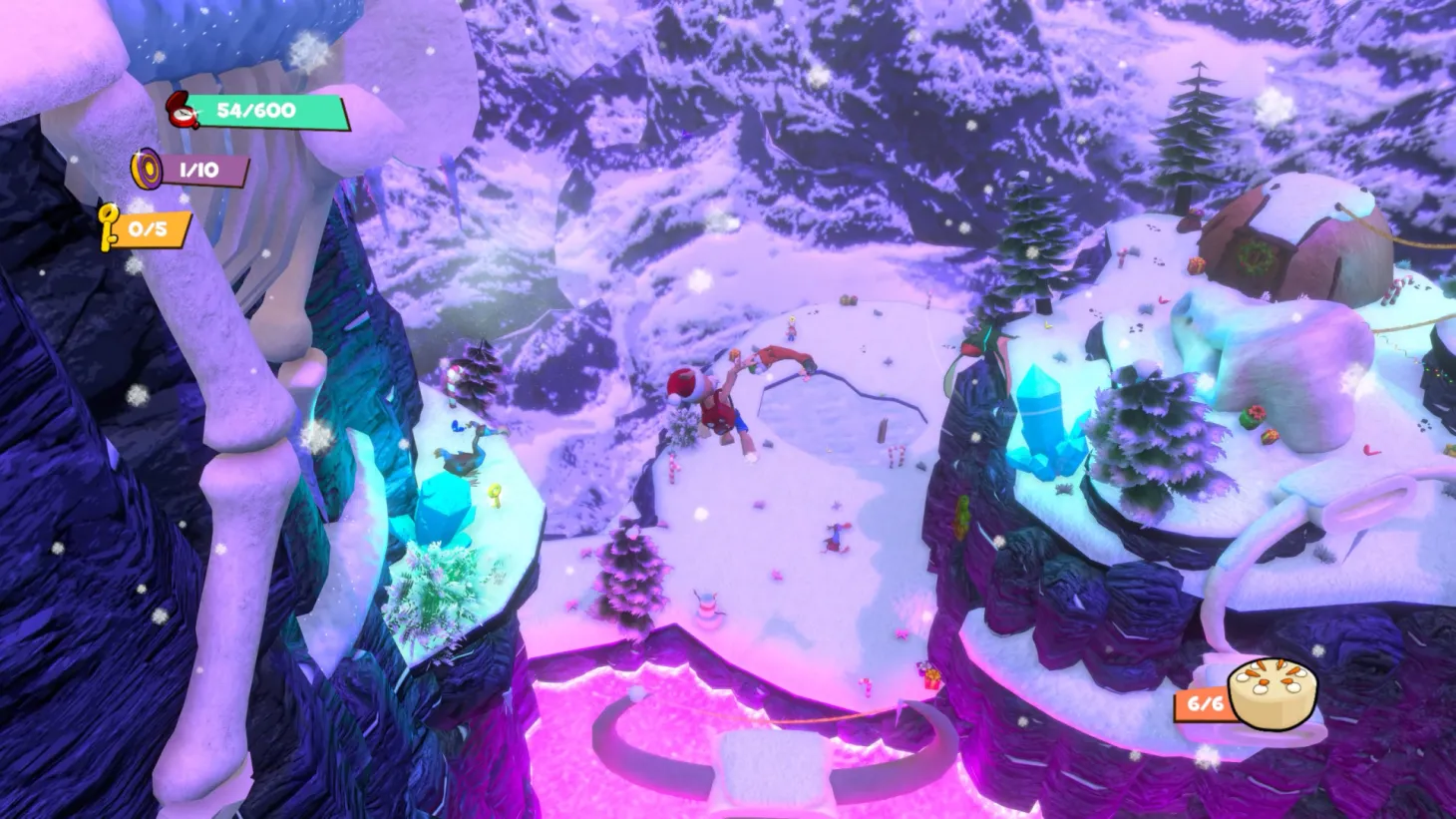Click the present near the pink lava edge
Image resolution: width=1456 pixels, height=819 pixels.
(931, 678)
